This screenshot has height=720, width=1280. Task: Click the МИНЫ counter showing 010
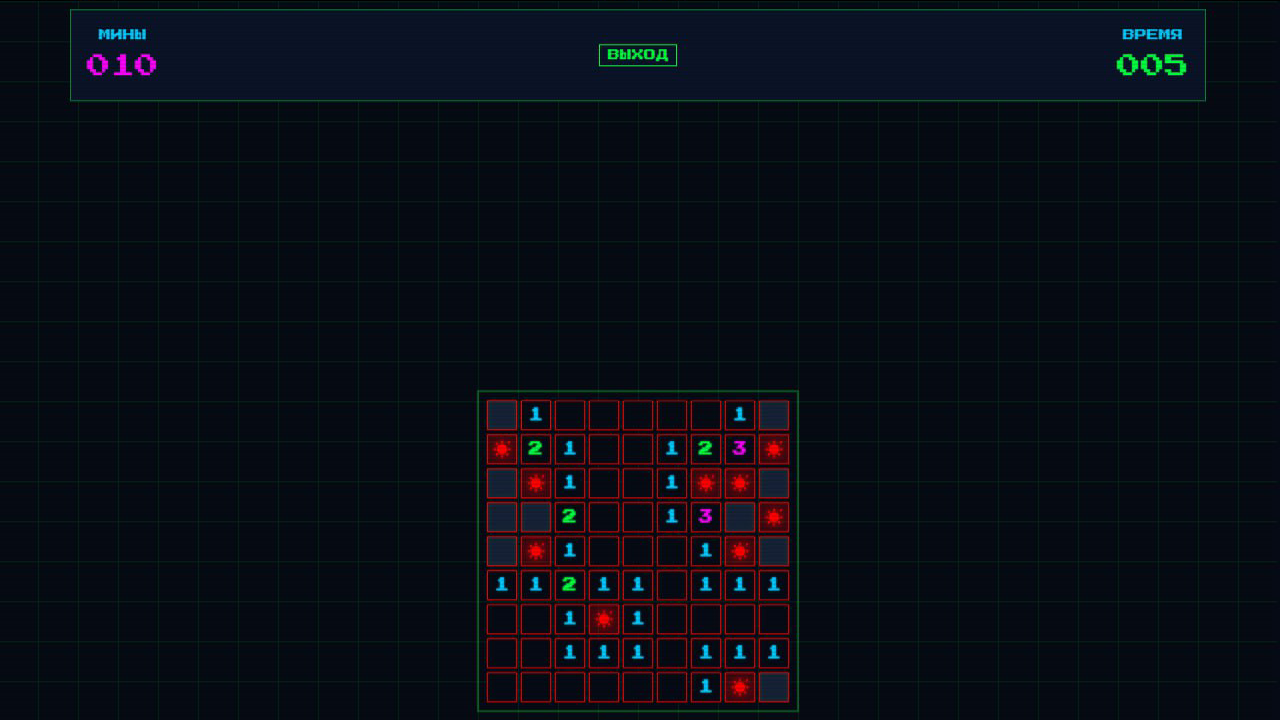click(x=119, y=63)
